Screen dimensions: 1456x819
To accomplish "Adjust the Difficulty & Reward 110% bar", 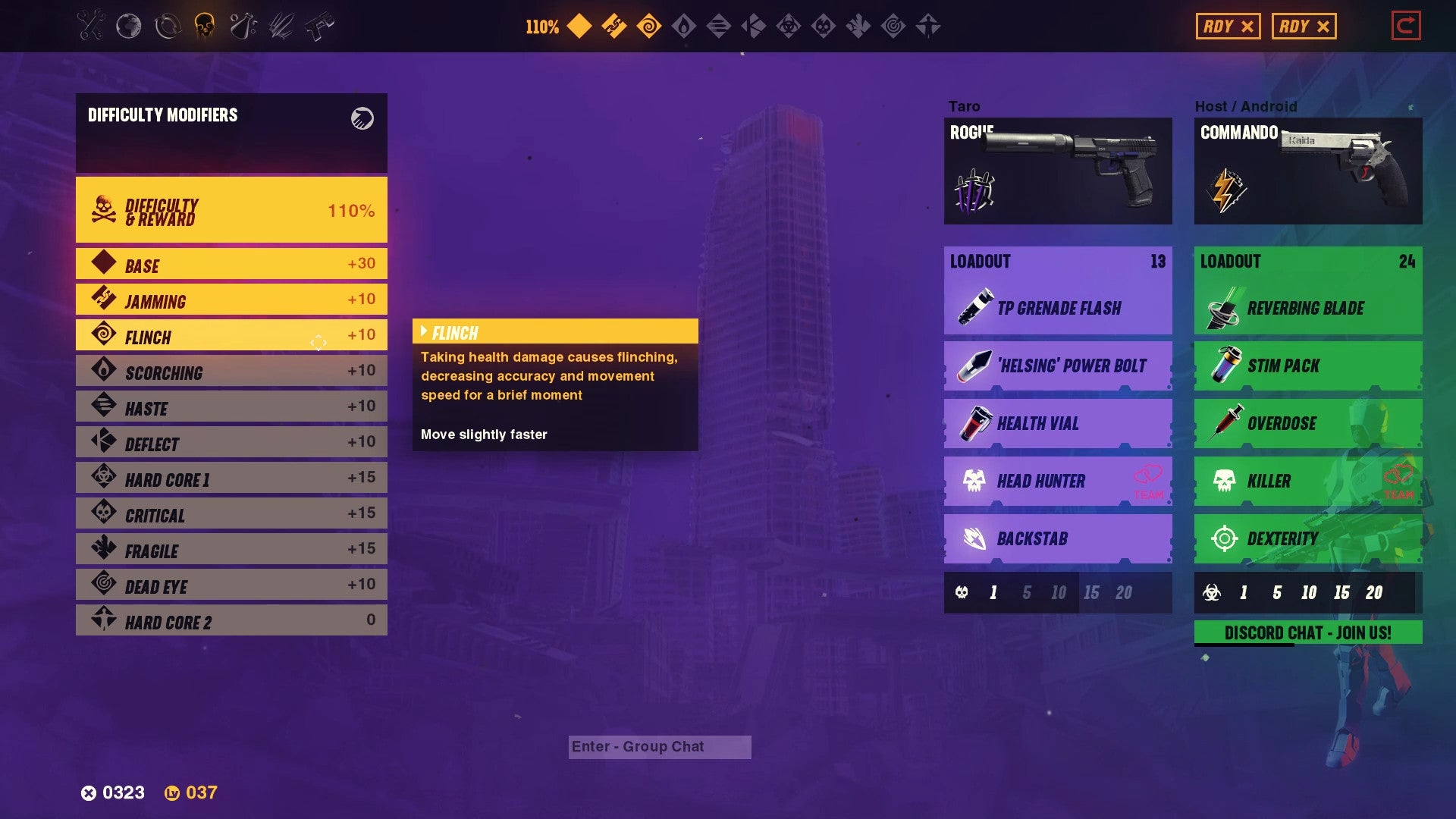I will 231,210.
